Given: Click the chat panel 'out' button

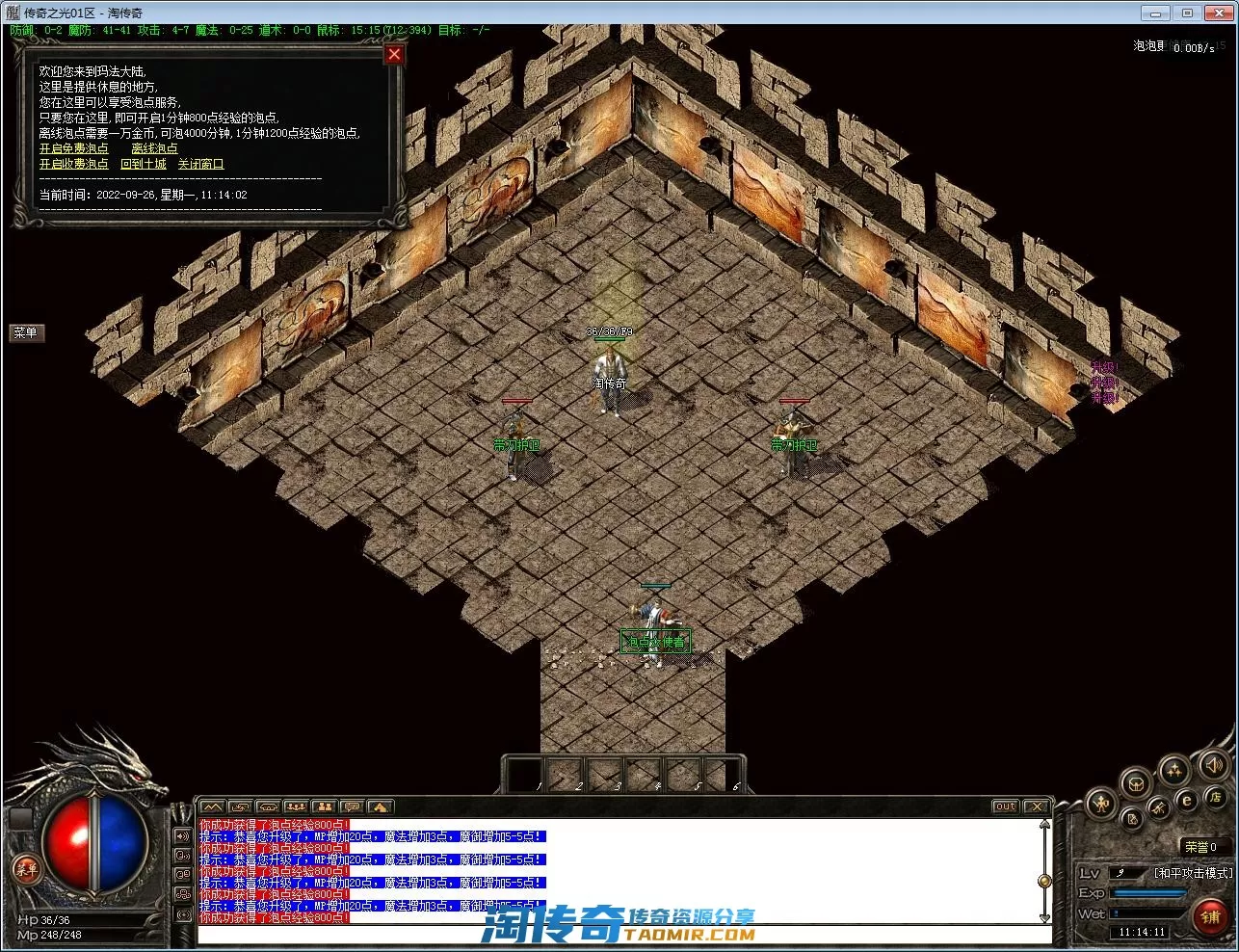Looking at the screenshot, I should click(1005, 807).
